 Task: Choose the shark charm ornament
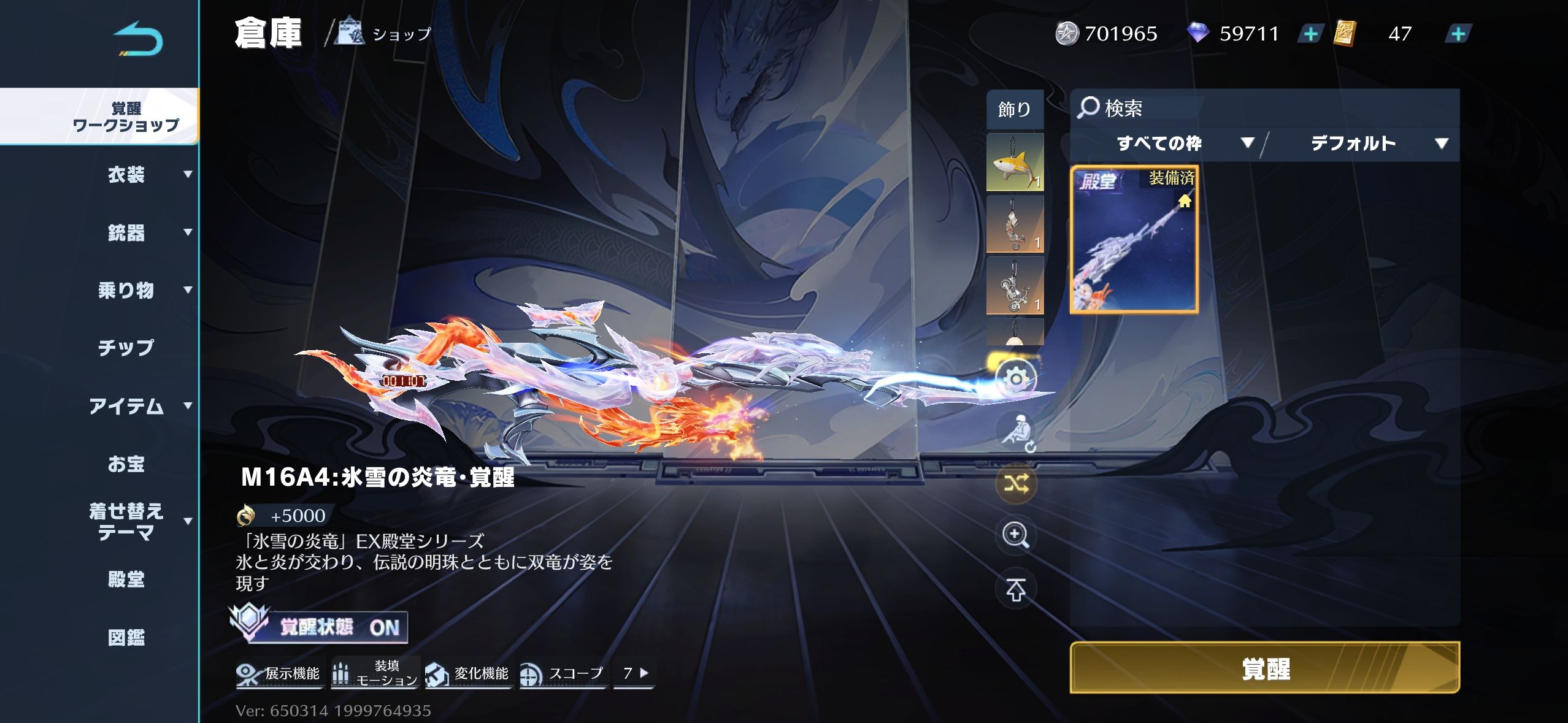point(1015,163)
